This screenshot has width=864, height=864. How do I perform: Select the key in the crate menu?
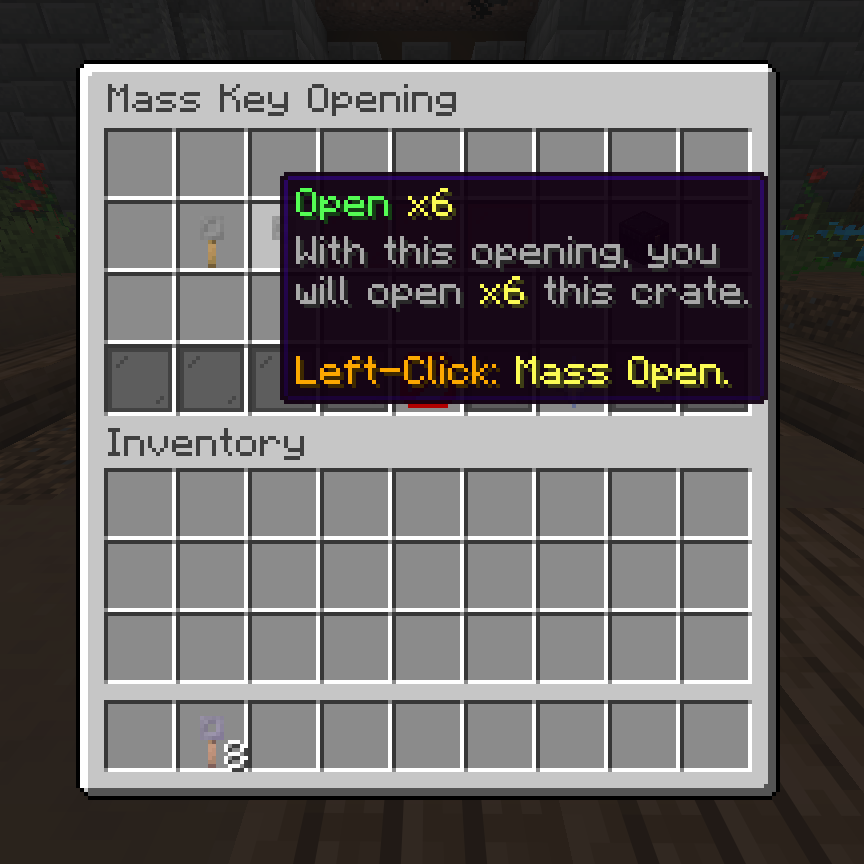point(211,237)
